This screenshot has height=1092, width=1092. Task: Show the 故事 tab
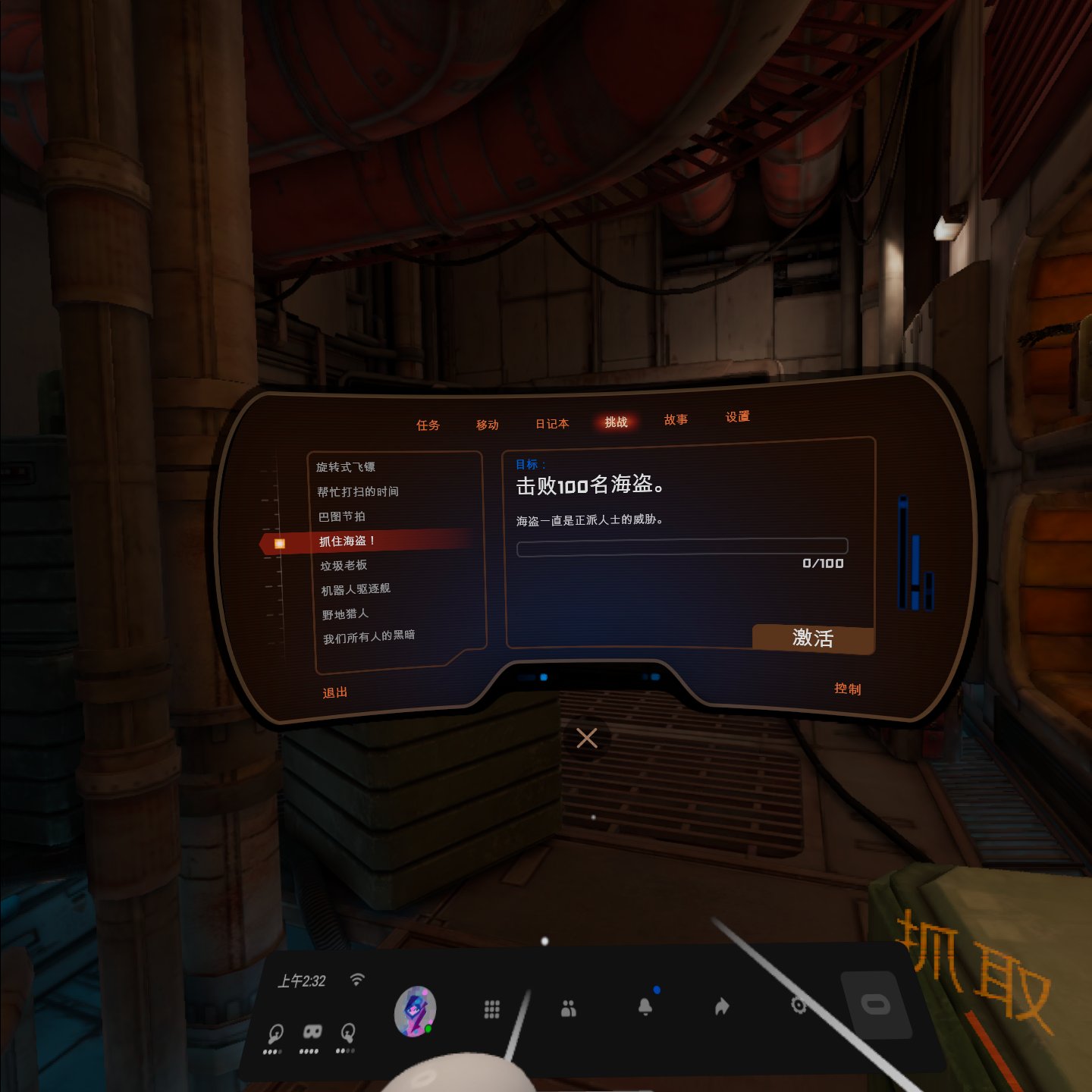tap(676, 420)
